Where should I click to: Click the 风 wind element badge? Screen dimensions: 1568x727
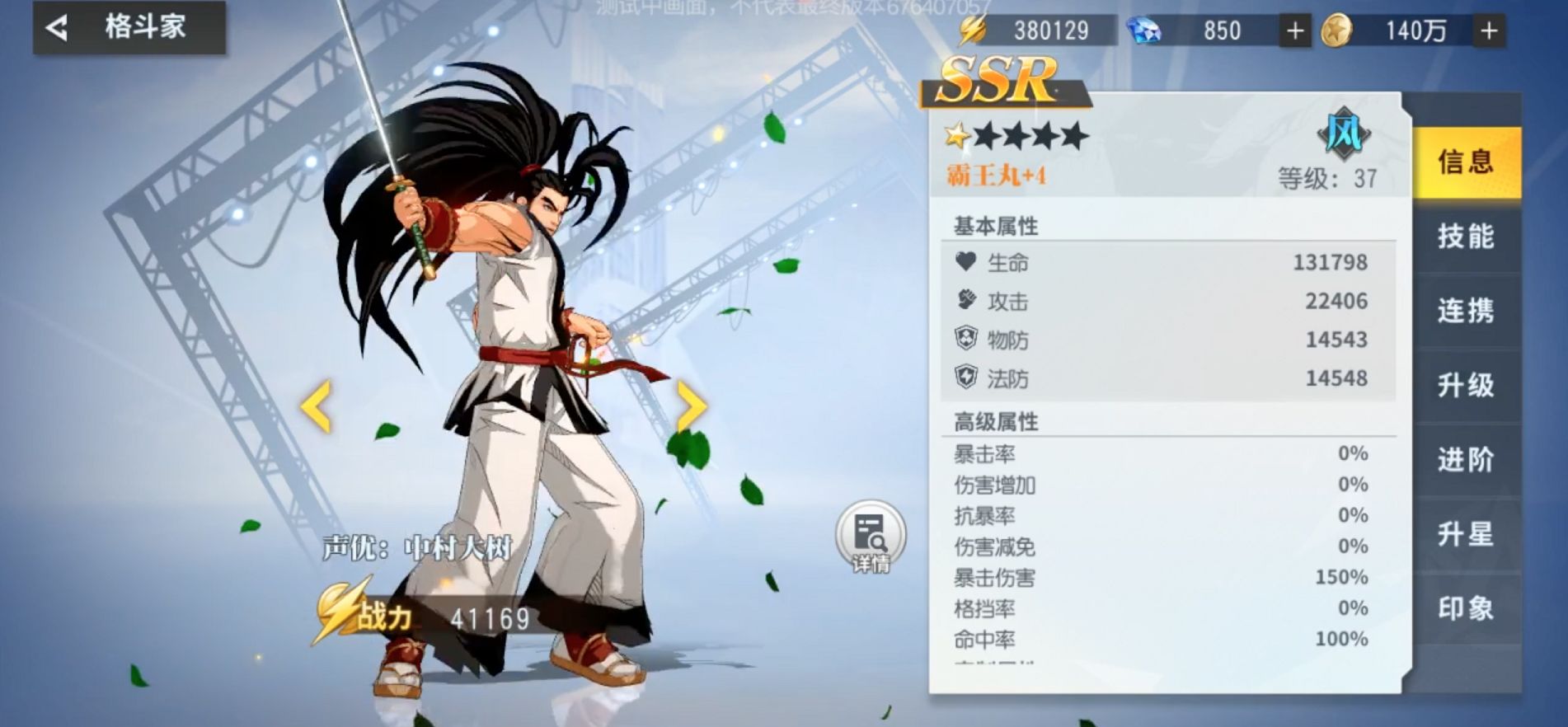[x=1344, y=134]
